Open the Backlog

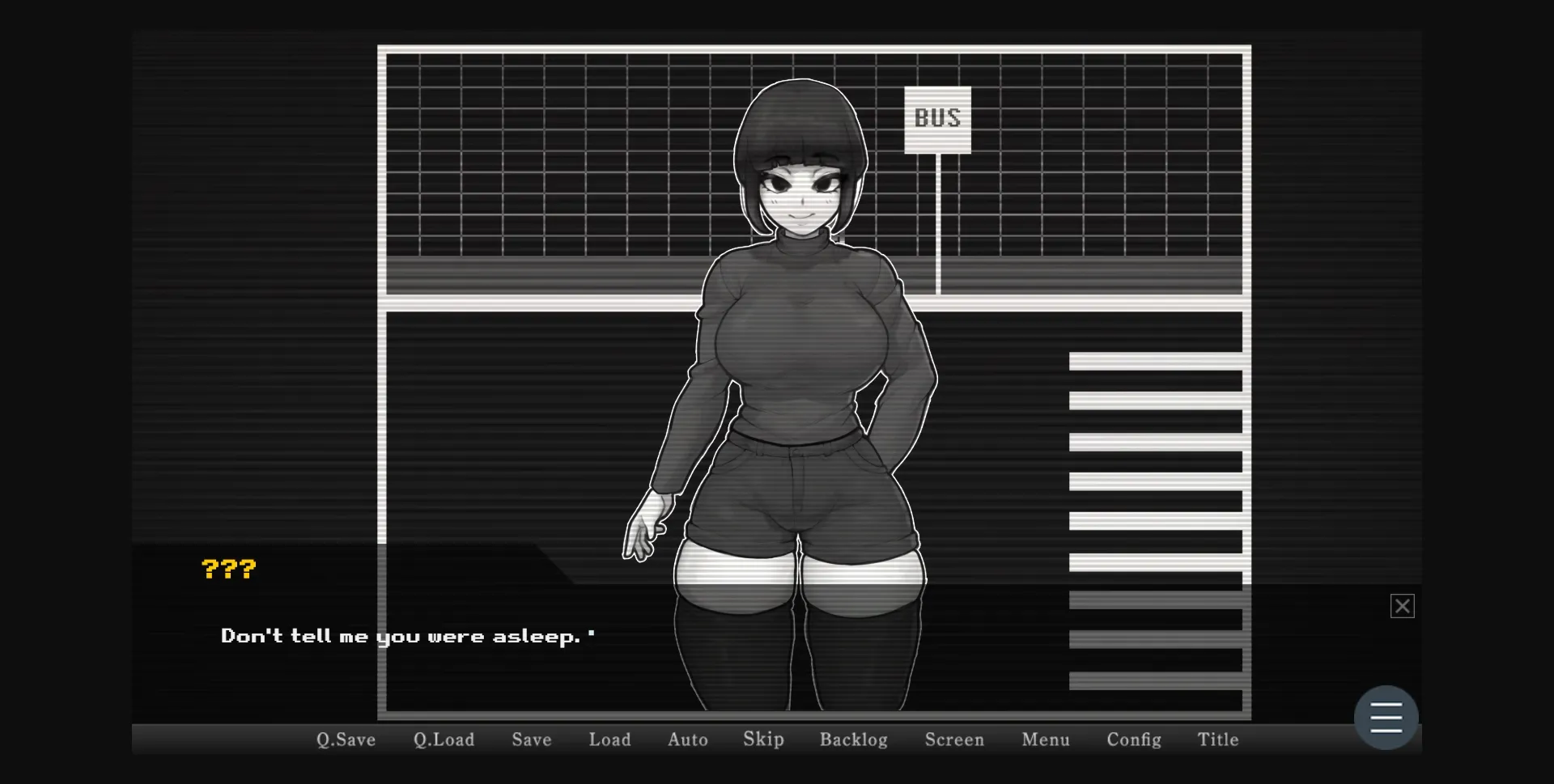coord(853,739)
